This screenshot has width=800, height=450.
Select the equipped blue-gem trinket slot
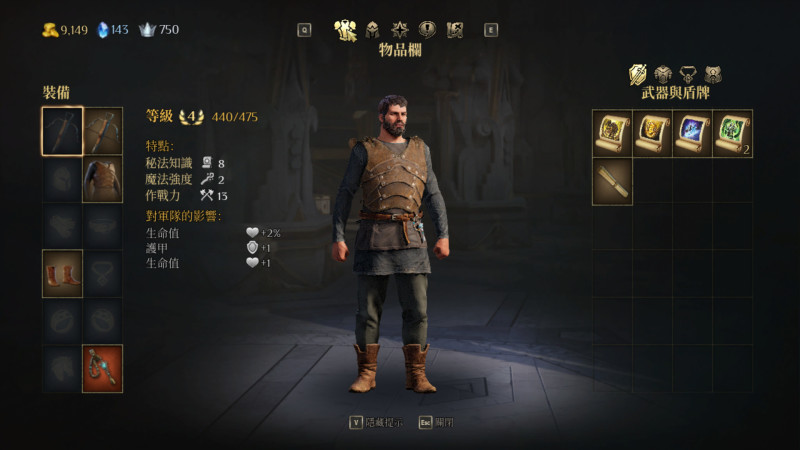pos(103,368)
